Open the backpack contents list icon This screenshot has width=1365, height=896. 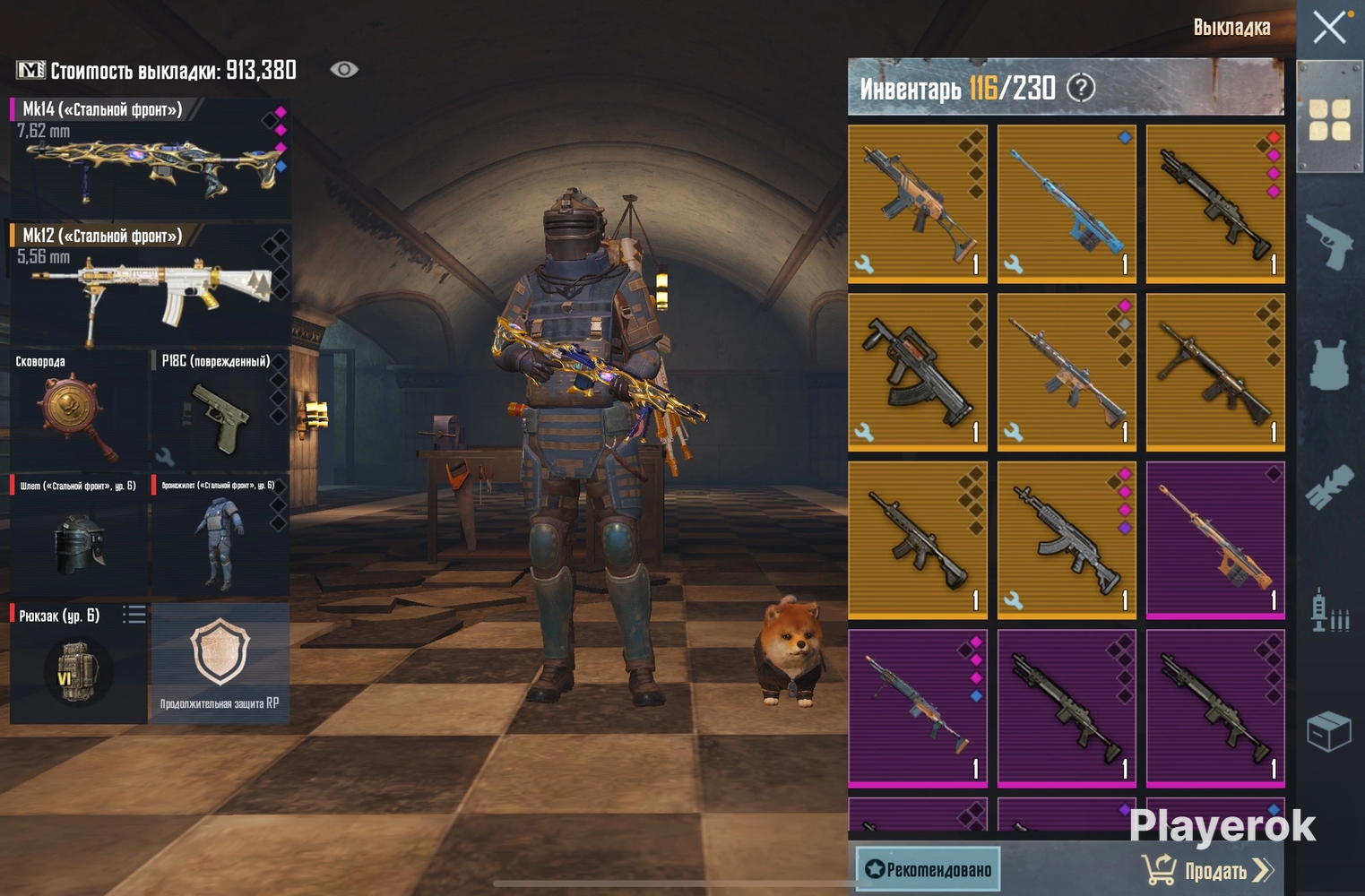[x=134, y=615]
